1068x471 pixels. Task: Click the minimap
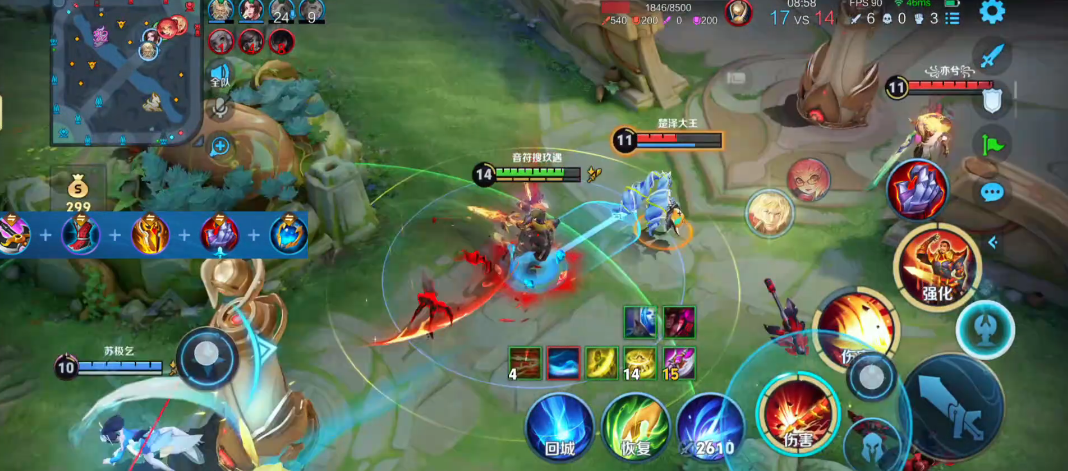(126, 70)
